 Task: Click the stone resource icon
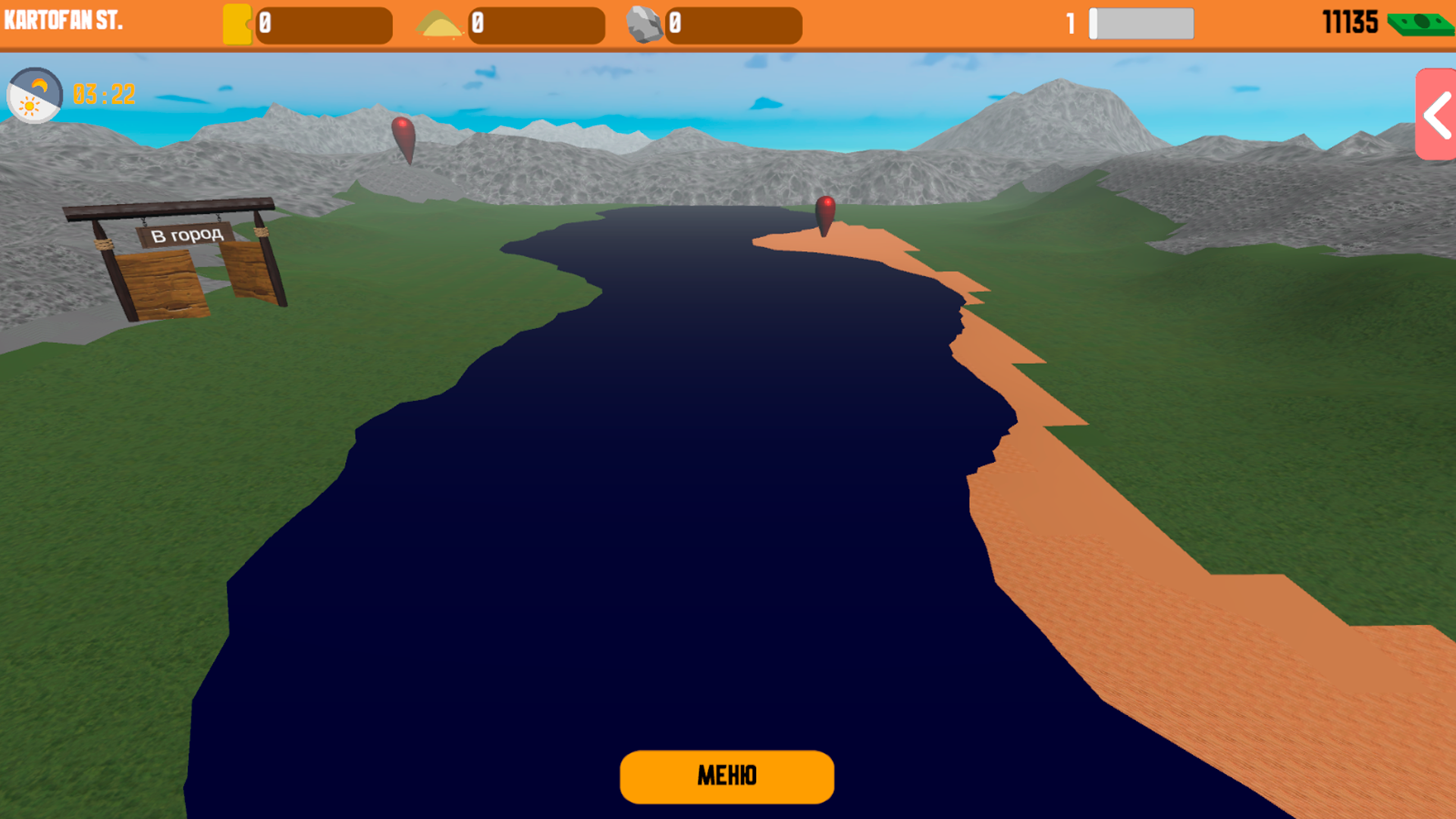point(646,23)
